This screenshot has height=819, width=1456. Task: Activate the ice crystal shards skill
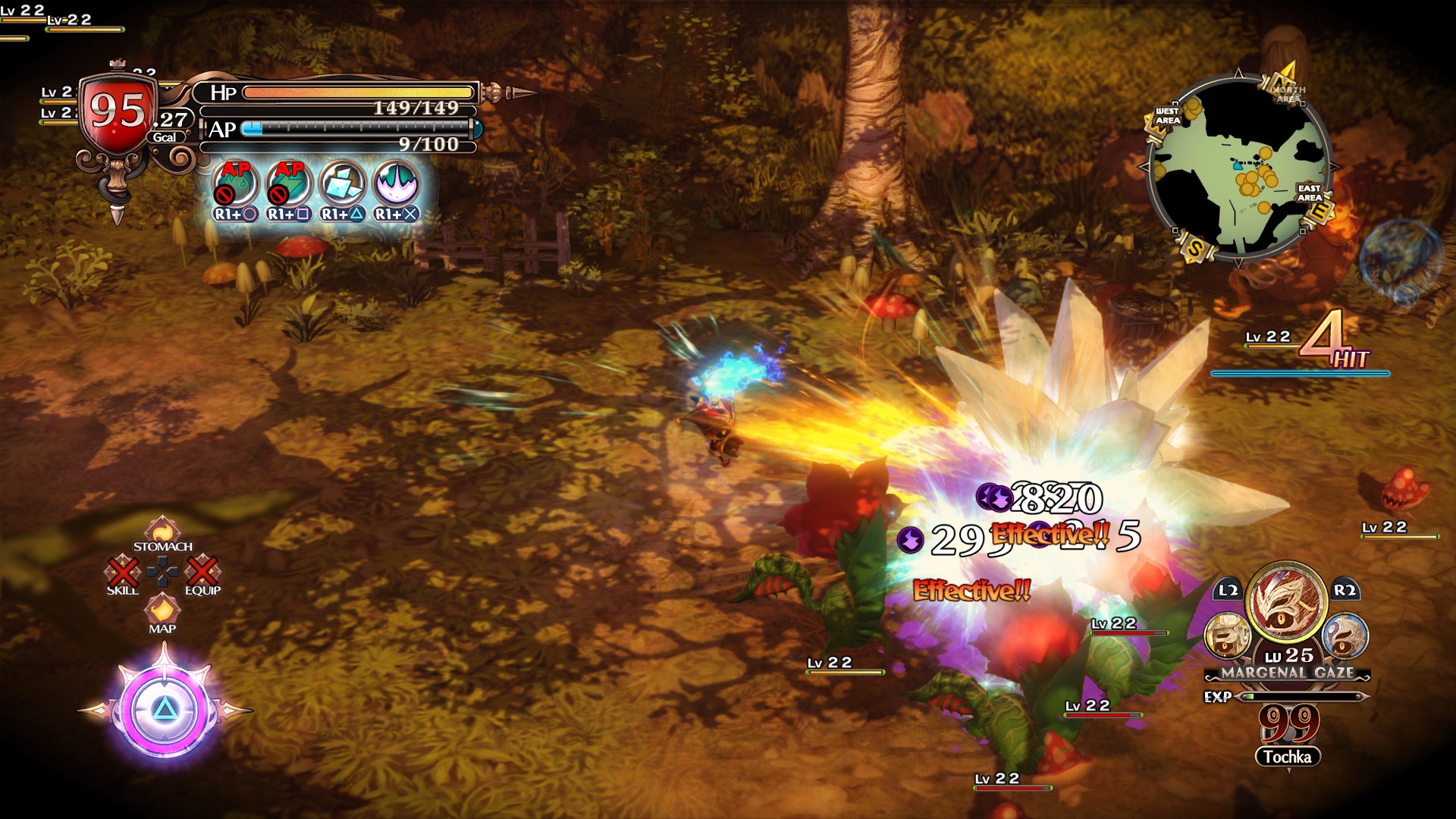(343, 183)
